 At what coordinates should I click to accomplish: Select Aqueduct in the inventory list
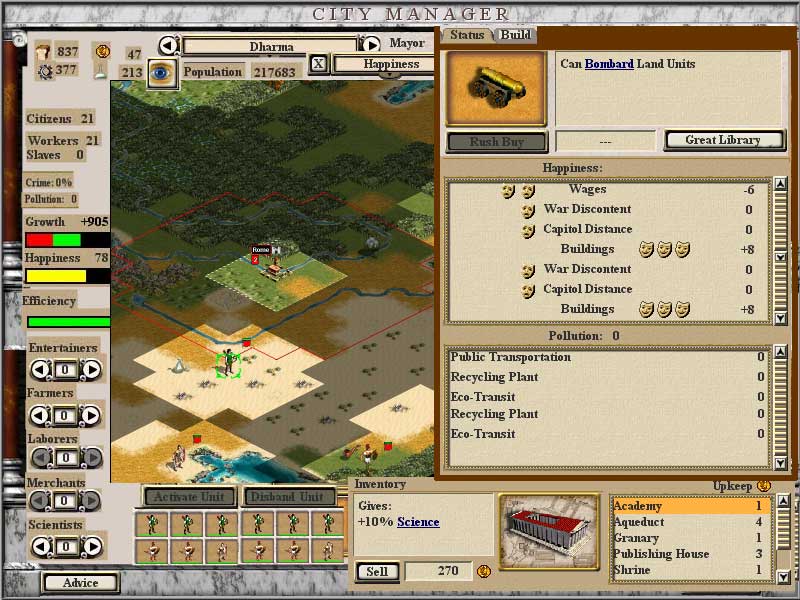[x=639, y=522]
